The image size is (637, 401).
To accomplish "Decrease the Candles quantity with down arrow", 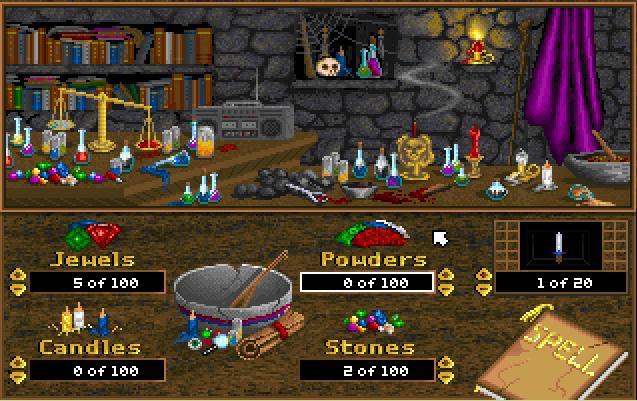I will (16, 378).
